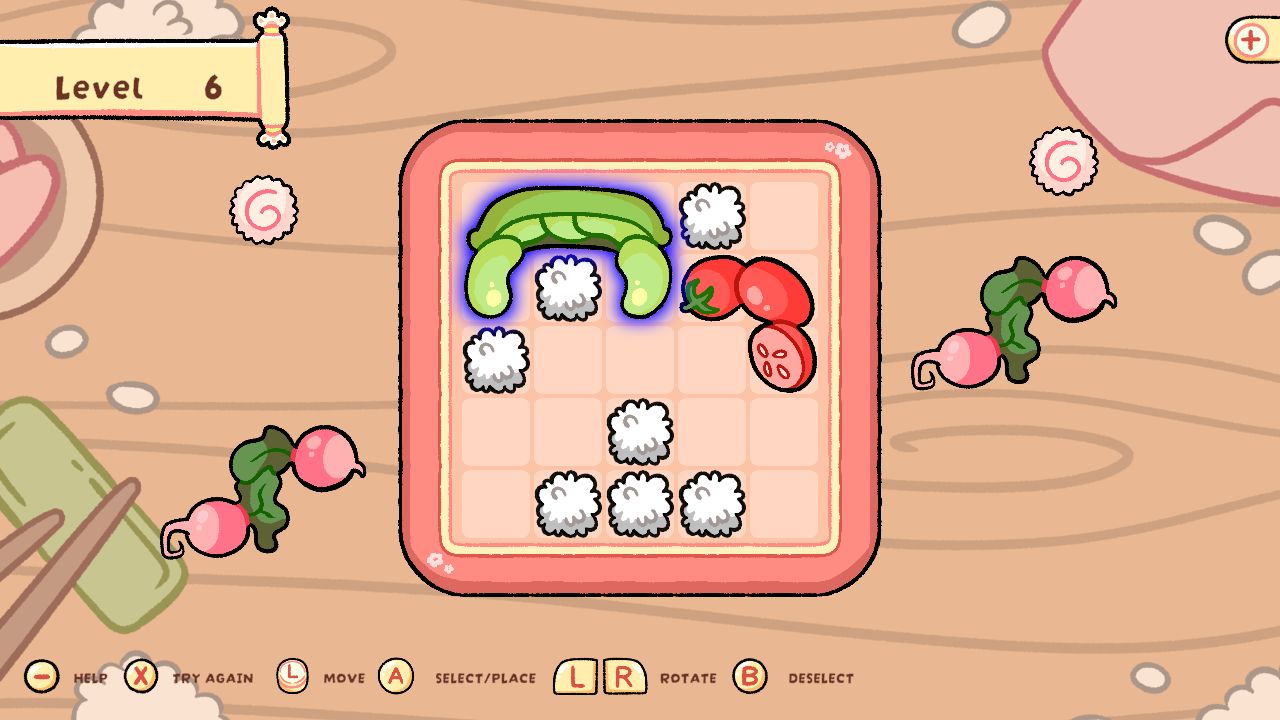The width and height of the screenshot is (1280, 720).
Task: Click the Try Again label text
Action: (x=212, y=678)
